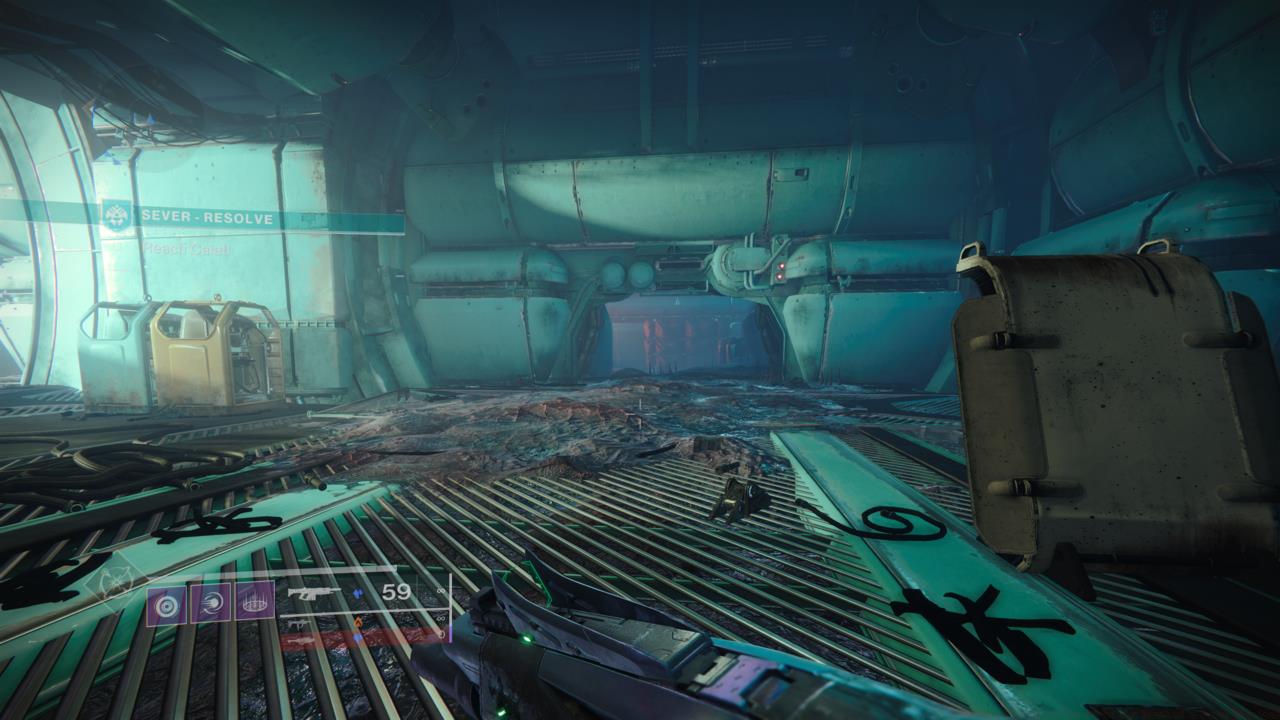Click the blue primary ammo diamond
The width and height of the screenshot is (1280, 720).
click(357, 593)
